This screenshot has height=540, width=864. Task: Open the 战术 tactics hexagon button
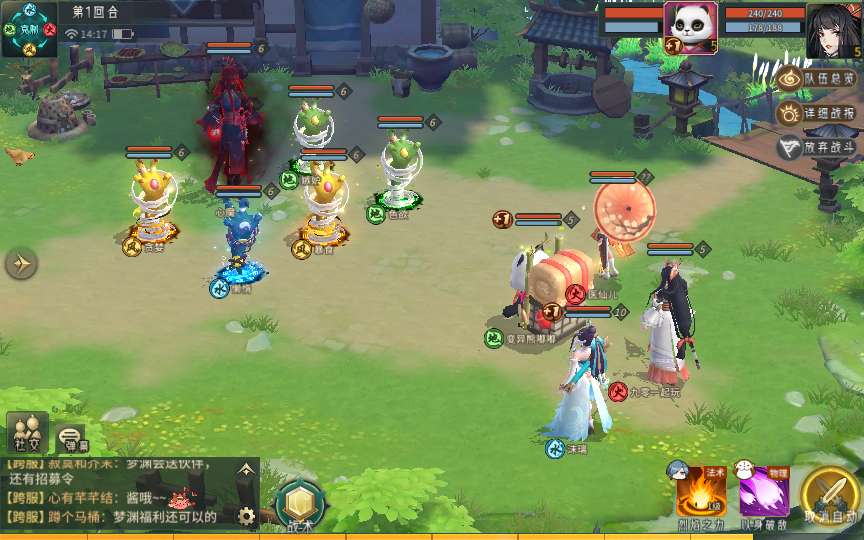click(x=299, y=504)
